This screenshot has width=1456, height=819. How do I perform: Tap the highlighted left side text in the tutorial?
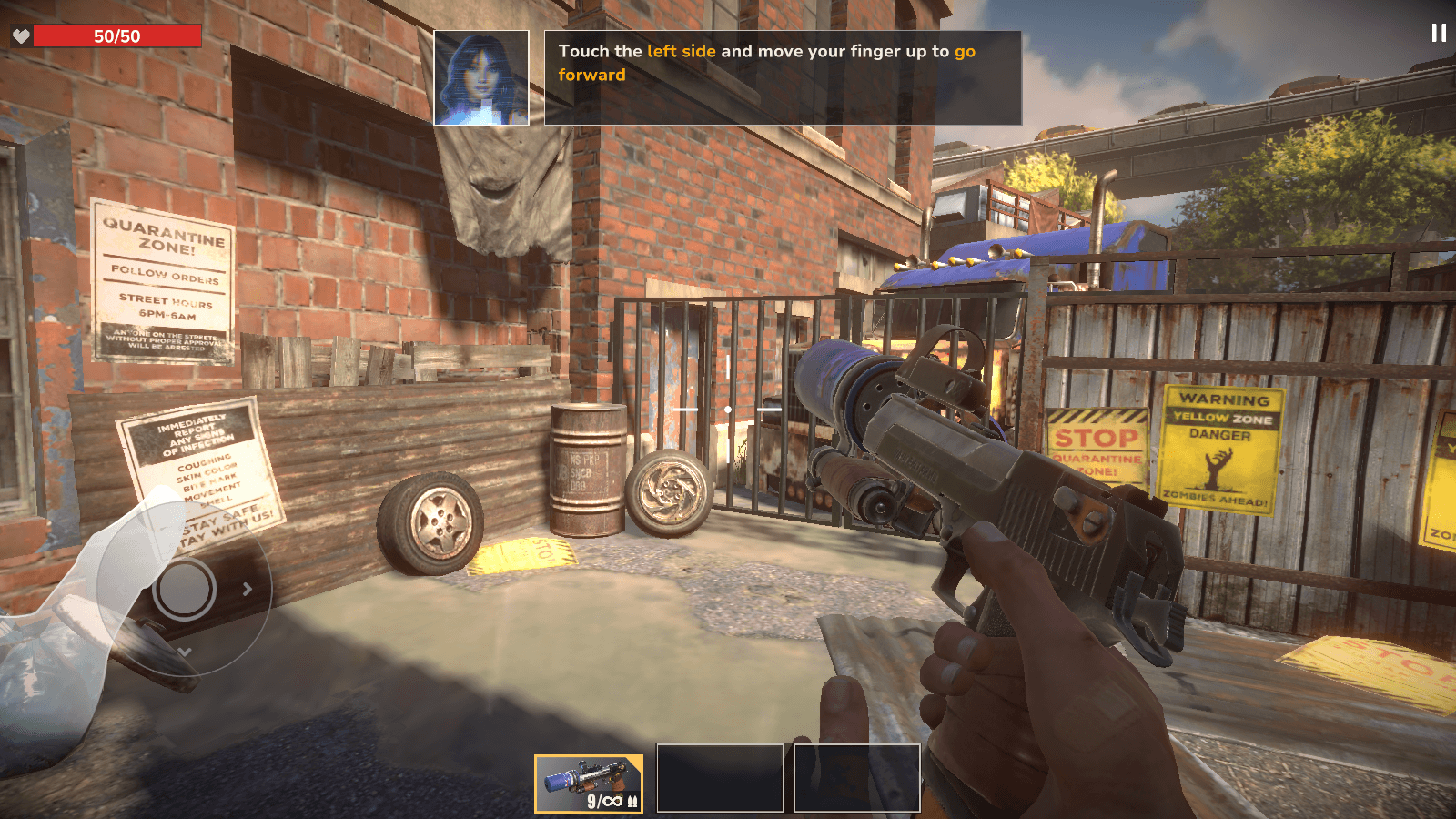coord(682,52)
